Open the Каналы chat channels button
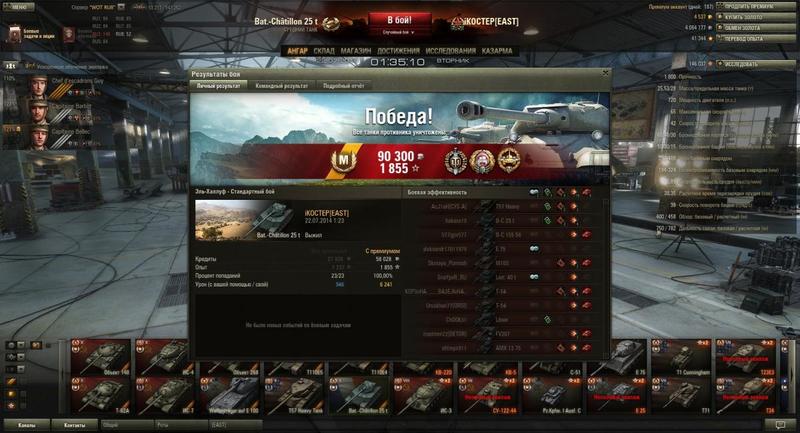Image resolution: width=800 pixels, height=433 pixels. pyautogui.click(x=25, y=425)
